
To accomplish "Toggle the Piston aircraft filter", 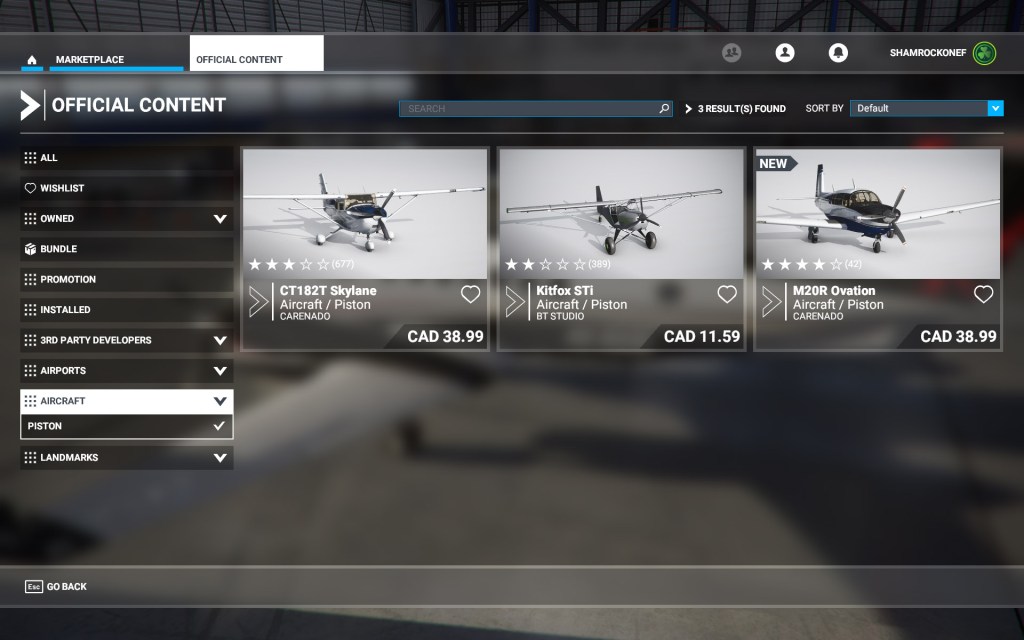I will pos(126,426).
